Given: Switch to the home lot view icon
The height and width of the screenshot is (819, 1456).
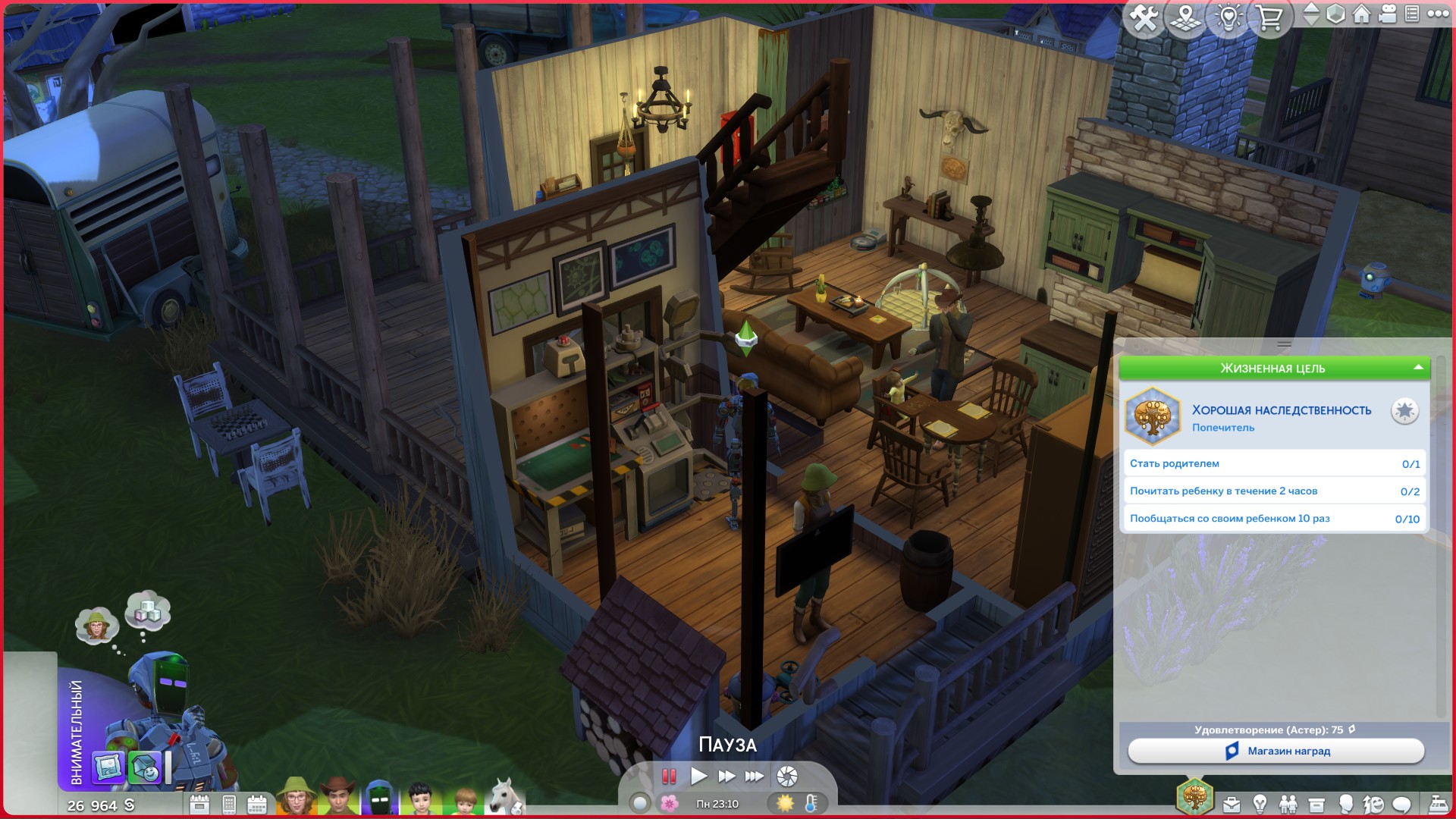Looking at the screenshot, I should pyautogui.click(x=1361, y=14).
